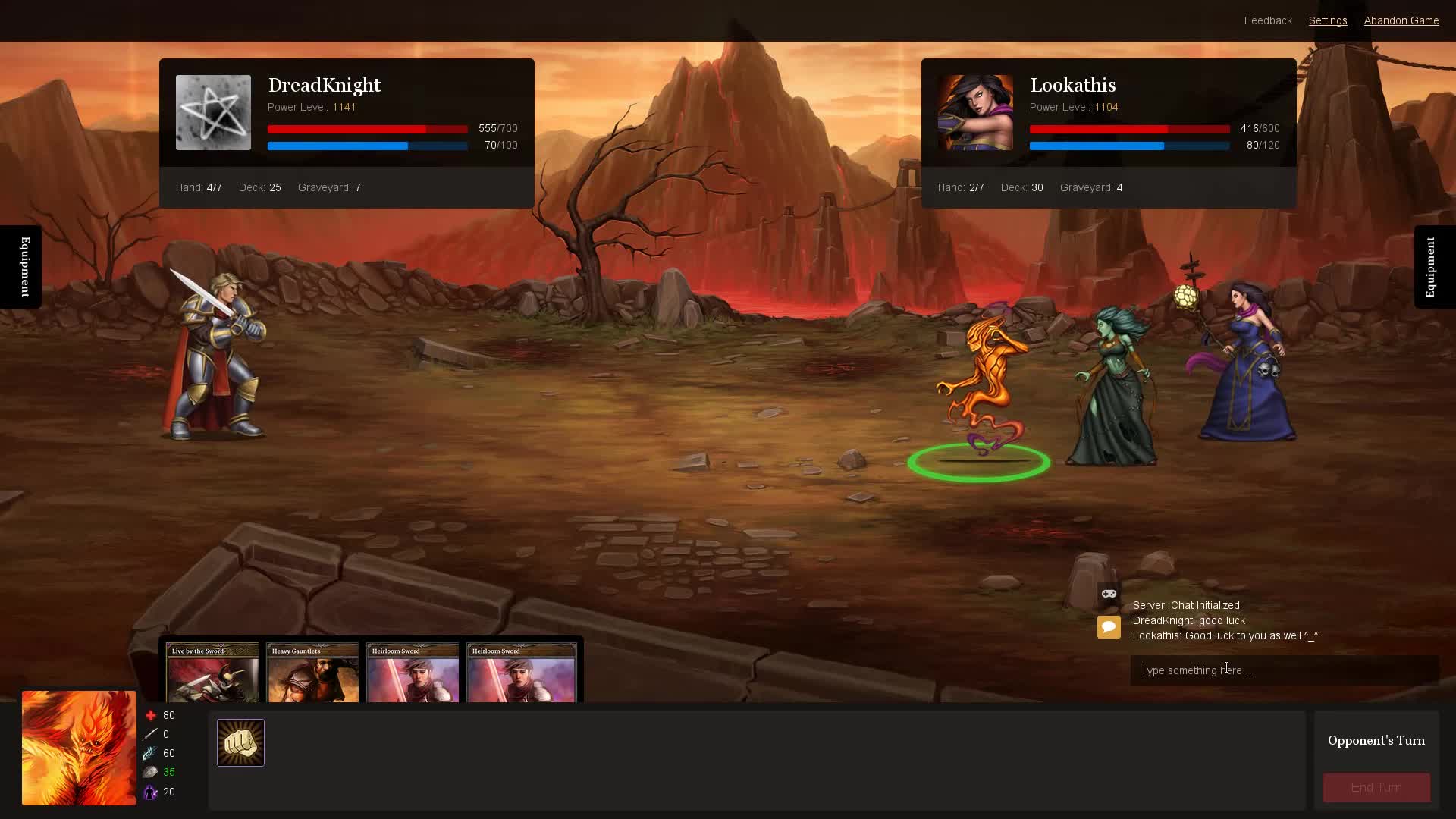
Task: Click the purple magic resistance stat icon
Action: 151,792
